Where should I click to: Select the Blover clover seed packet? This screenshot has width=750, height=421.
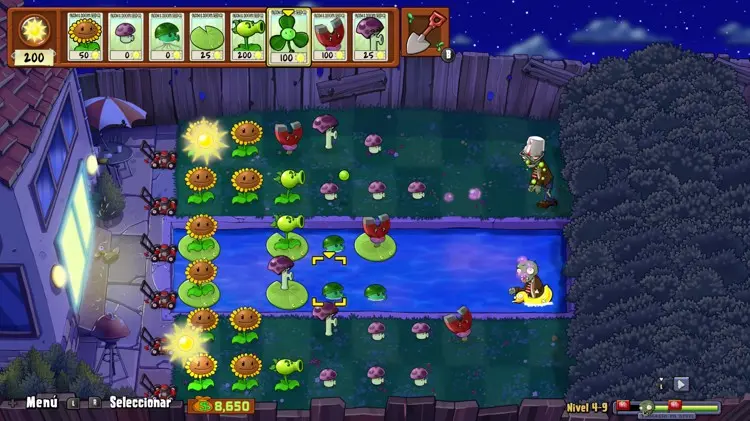tap(290, 35)
